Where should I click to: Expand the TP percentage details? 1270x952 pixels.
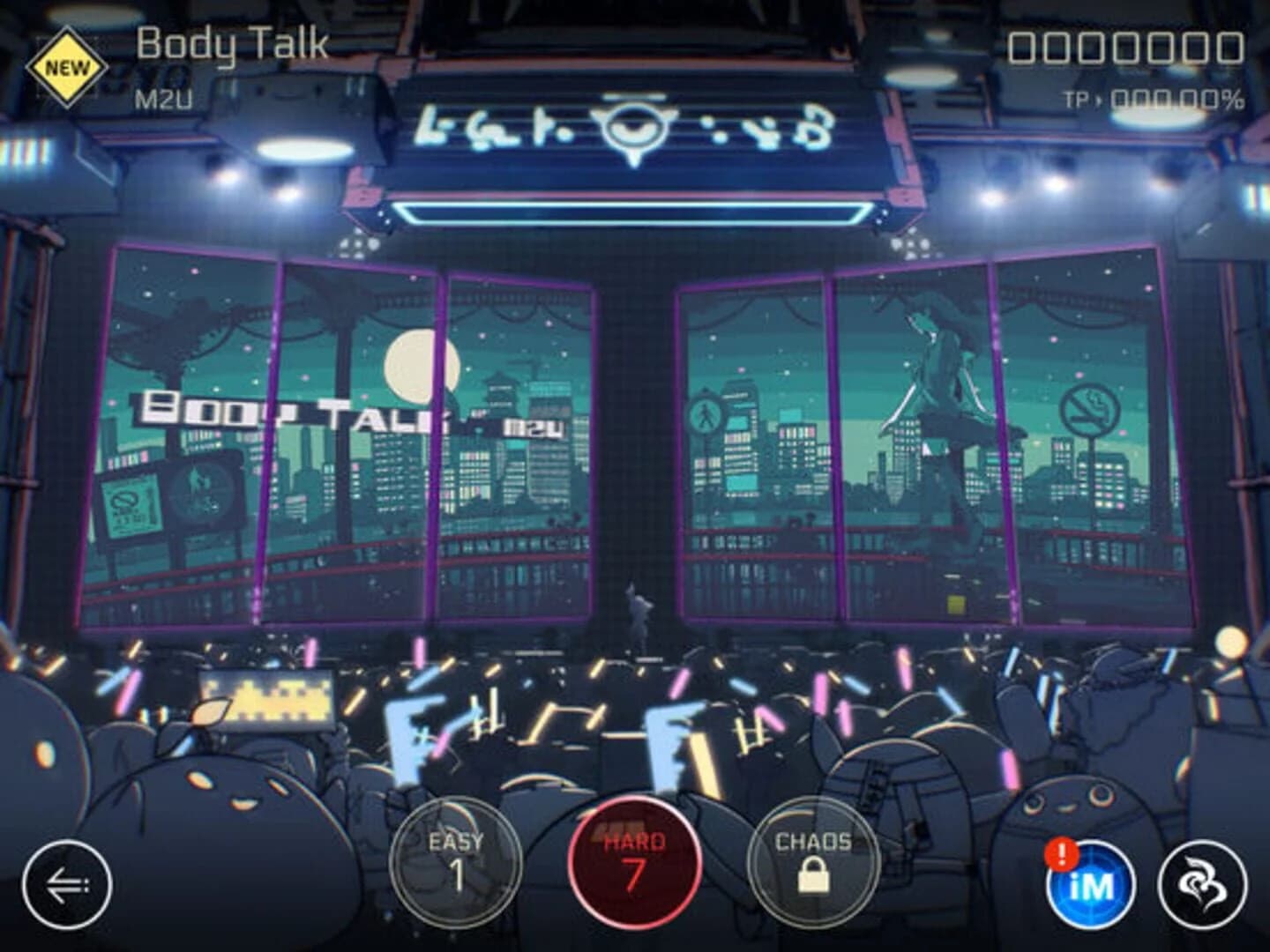click(1164, 100)
